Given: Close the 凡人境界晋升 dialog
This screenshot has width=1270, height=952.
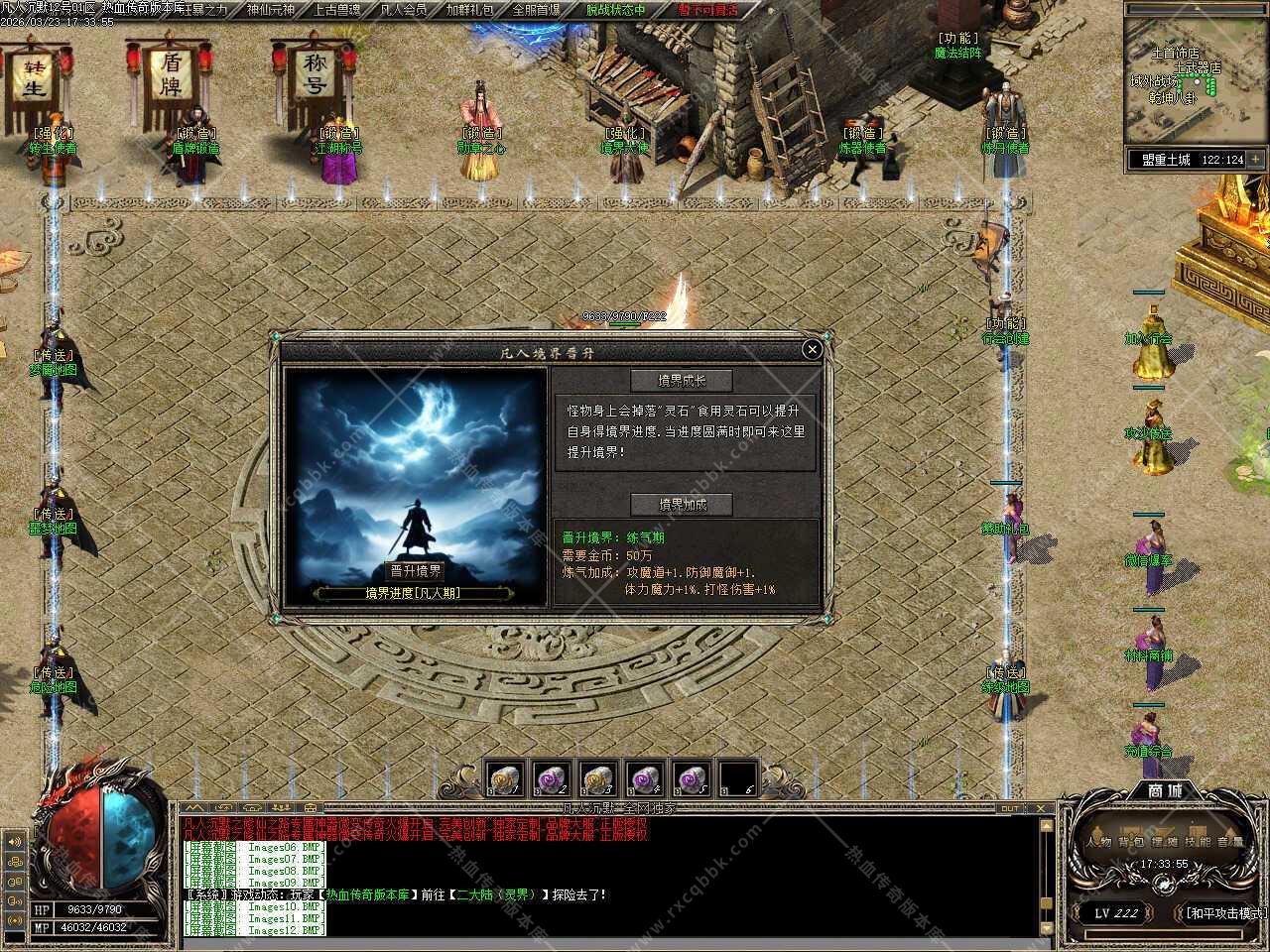Looking at the screenshot, I should click(812, 349).
